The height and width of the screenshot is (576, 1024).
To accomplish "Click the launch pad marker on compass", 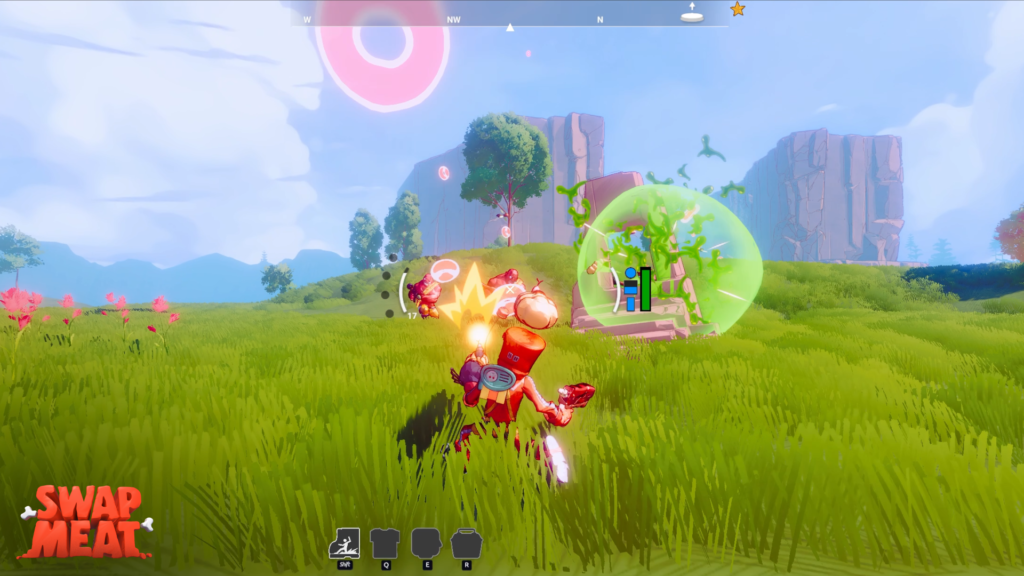I will [x=692, y=14].
